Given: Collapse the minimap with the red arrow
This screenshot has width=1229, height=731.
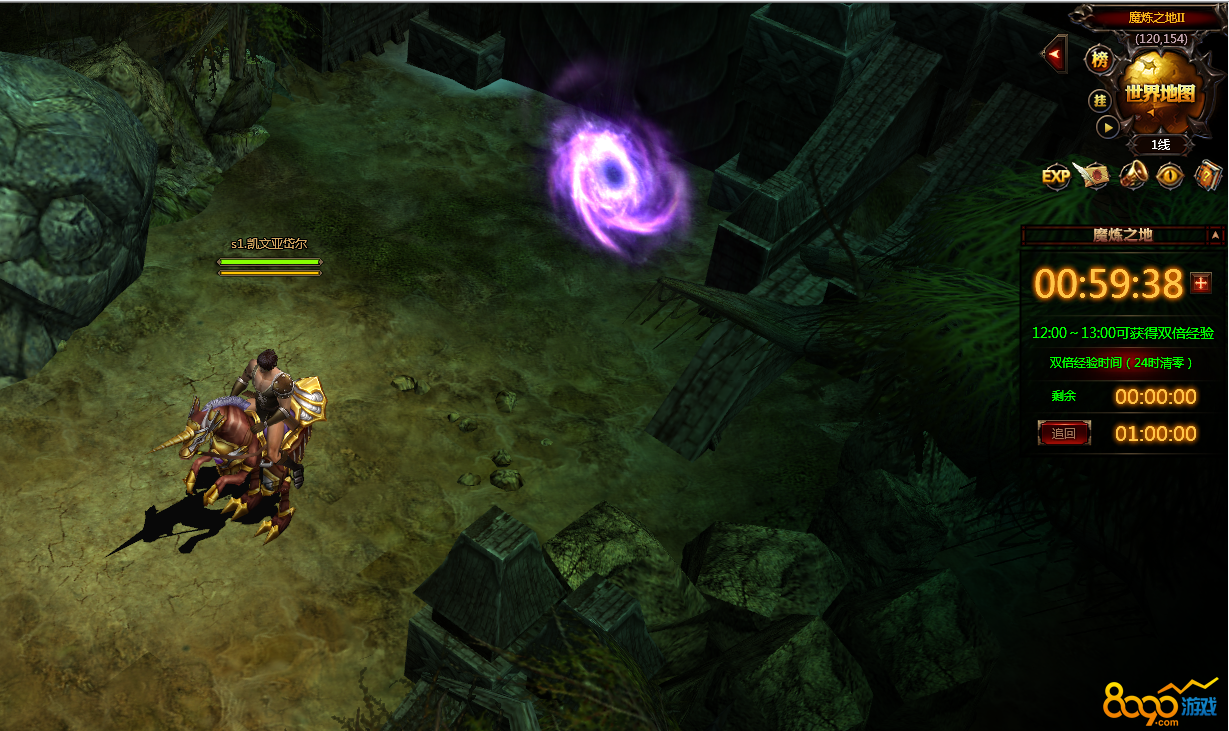Looking at the screenshot, I should point(1055,54).
